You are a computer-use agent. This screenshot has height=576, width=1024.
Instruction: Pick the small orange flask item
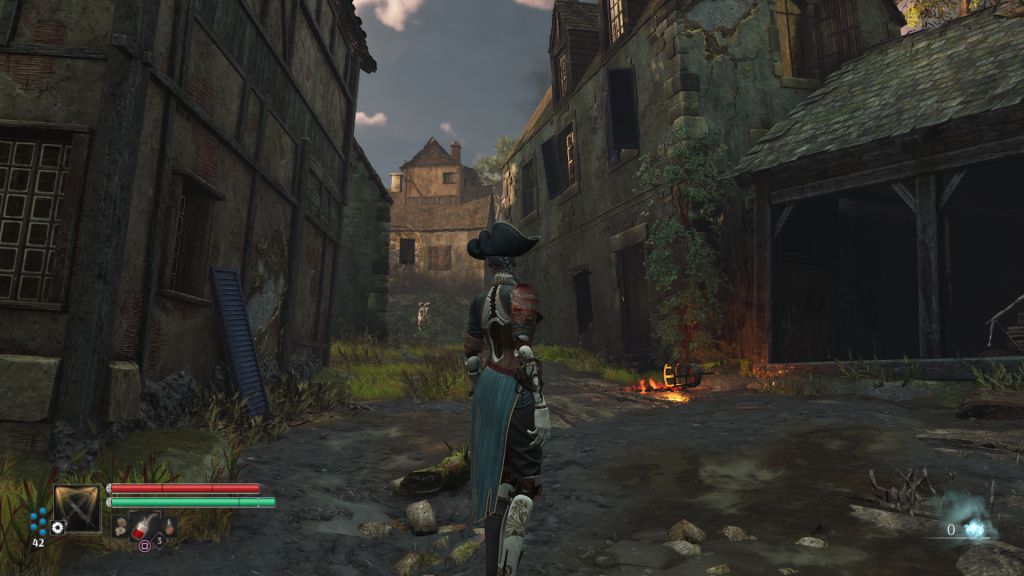coord(169,527)
